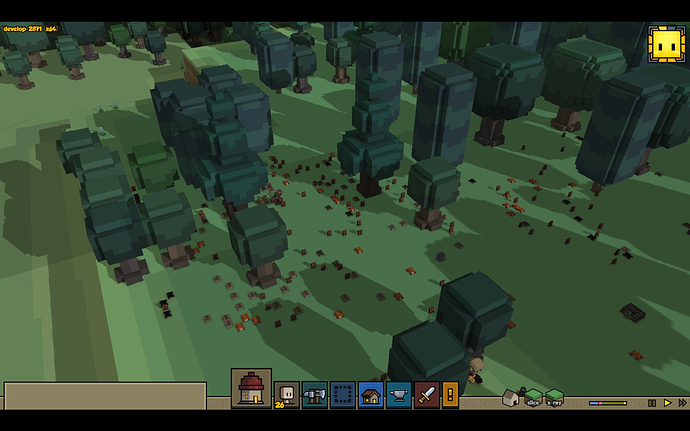Open the harvest tools menu
This screenshot has width=690, height=431.
tap(314, 394)
